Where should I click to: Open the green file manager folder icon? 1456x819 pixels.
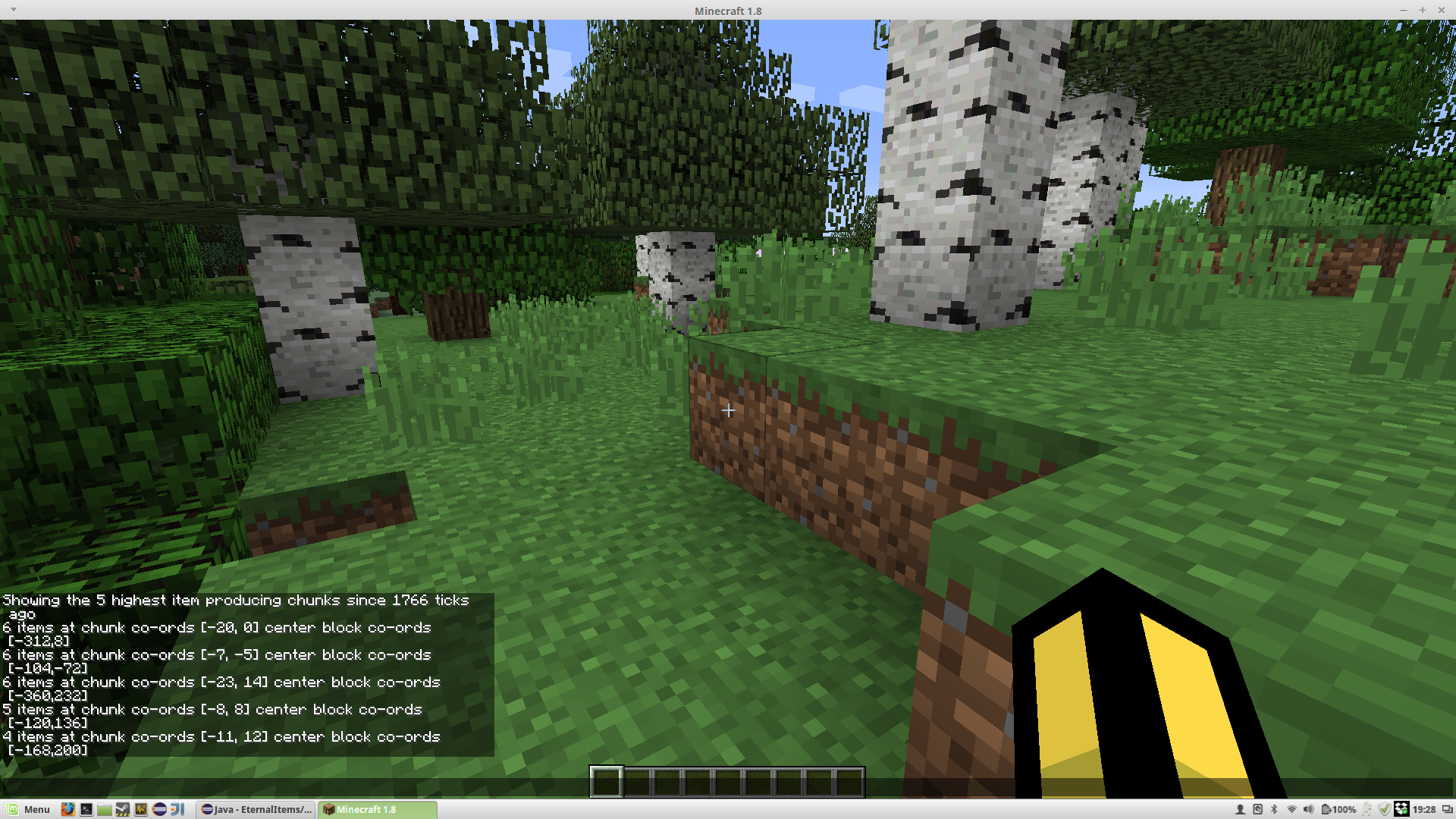click(104, 809)
